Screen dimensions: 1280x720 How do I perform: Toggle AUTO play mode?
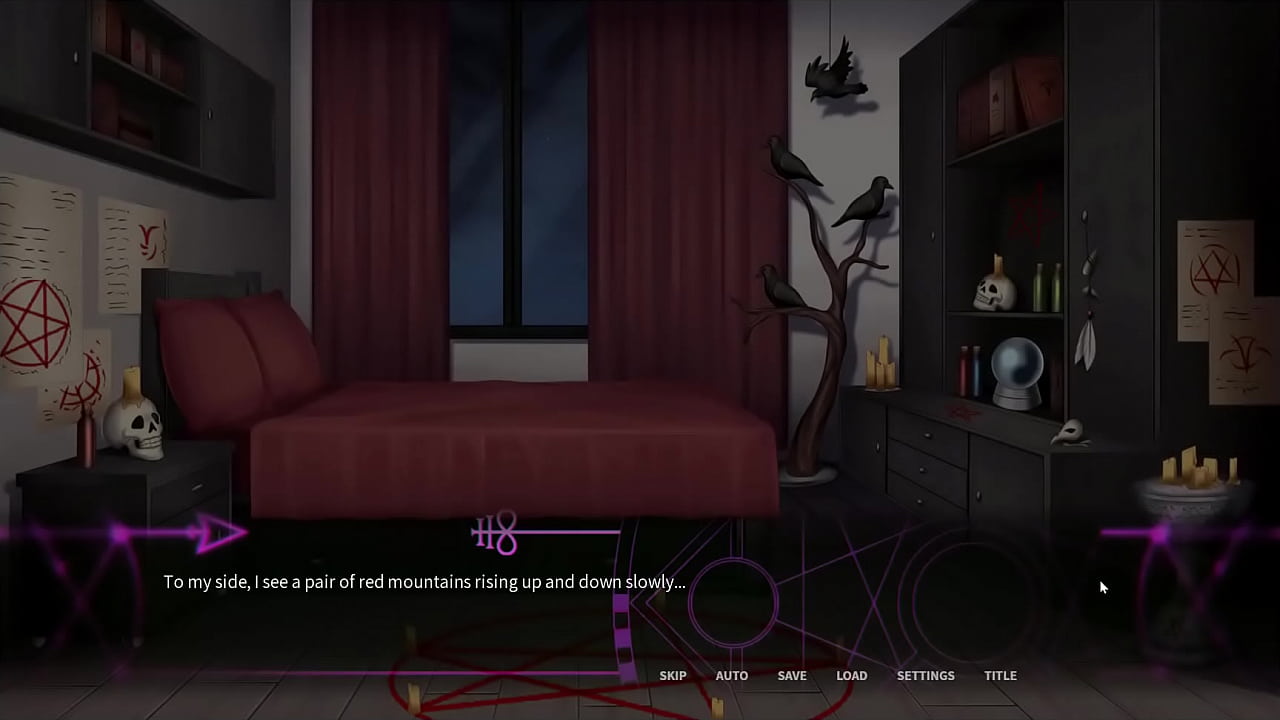(731, 675)
